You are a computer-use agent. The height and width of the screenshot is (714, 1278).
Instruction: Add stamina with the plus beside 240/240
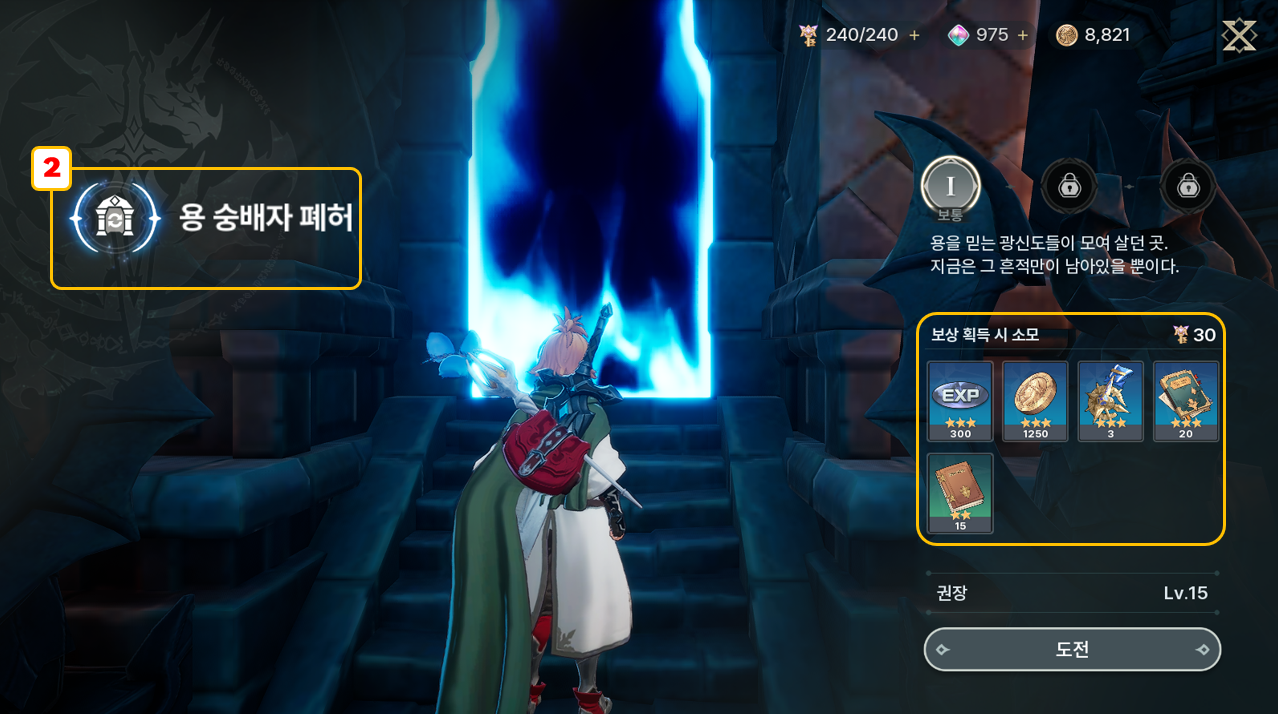[x=914, y=35]
